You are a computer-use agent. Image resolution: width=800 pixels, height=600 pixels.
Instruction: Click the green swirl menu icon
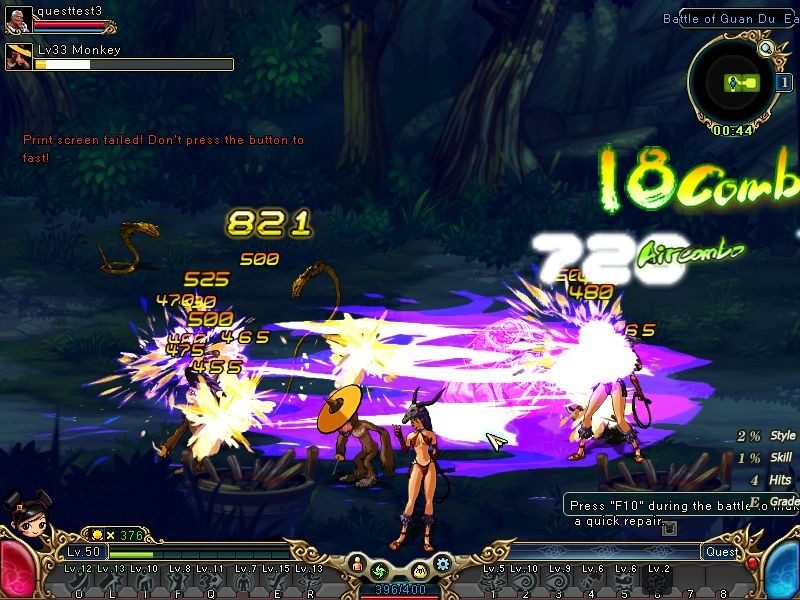click(379, 572)
